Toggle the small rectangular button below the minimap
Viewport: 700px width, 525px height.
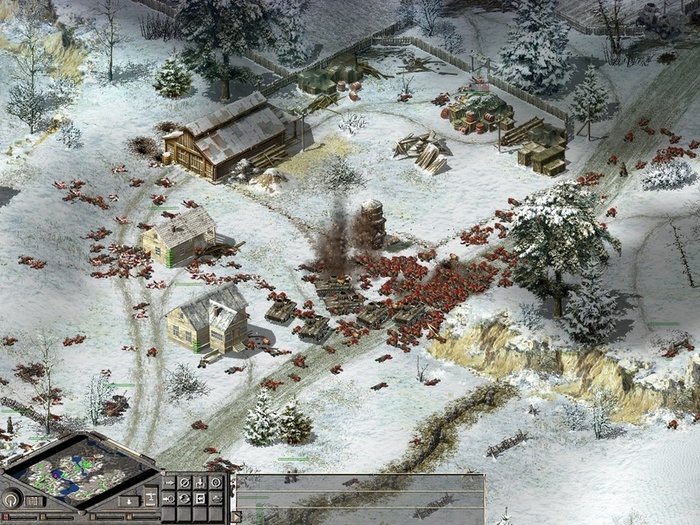pyautogui.click(x=33, y=501)
